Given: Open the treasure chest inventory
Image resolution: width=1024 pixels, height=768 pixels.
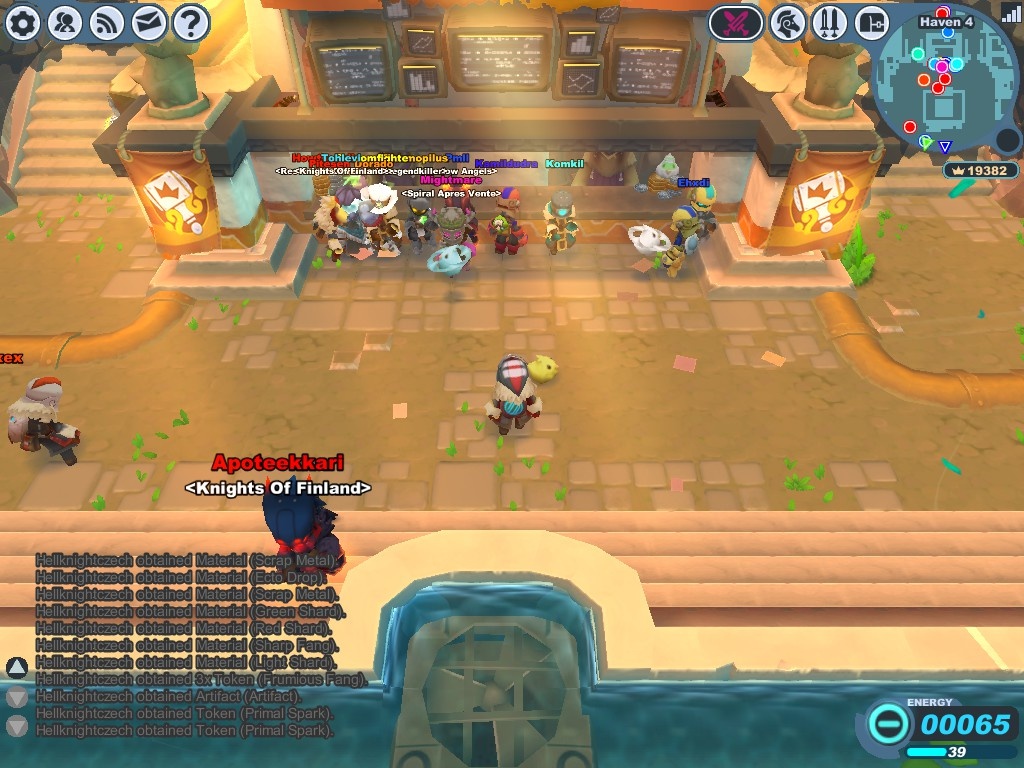Looking at the screenshot, I should (872, 22).
